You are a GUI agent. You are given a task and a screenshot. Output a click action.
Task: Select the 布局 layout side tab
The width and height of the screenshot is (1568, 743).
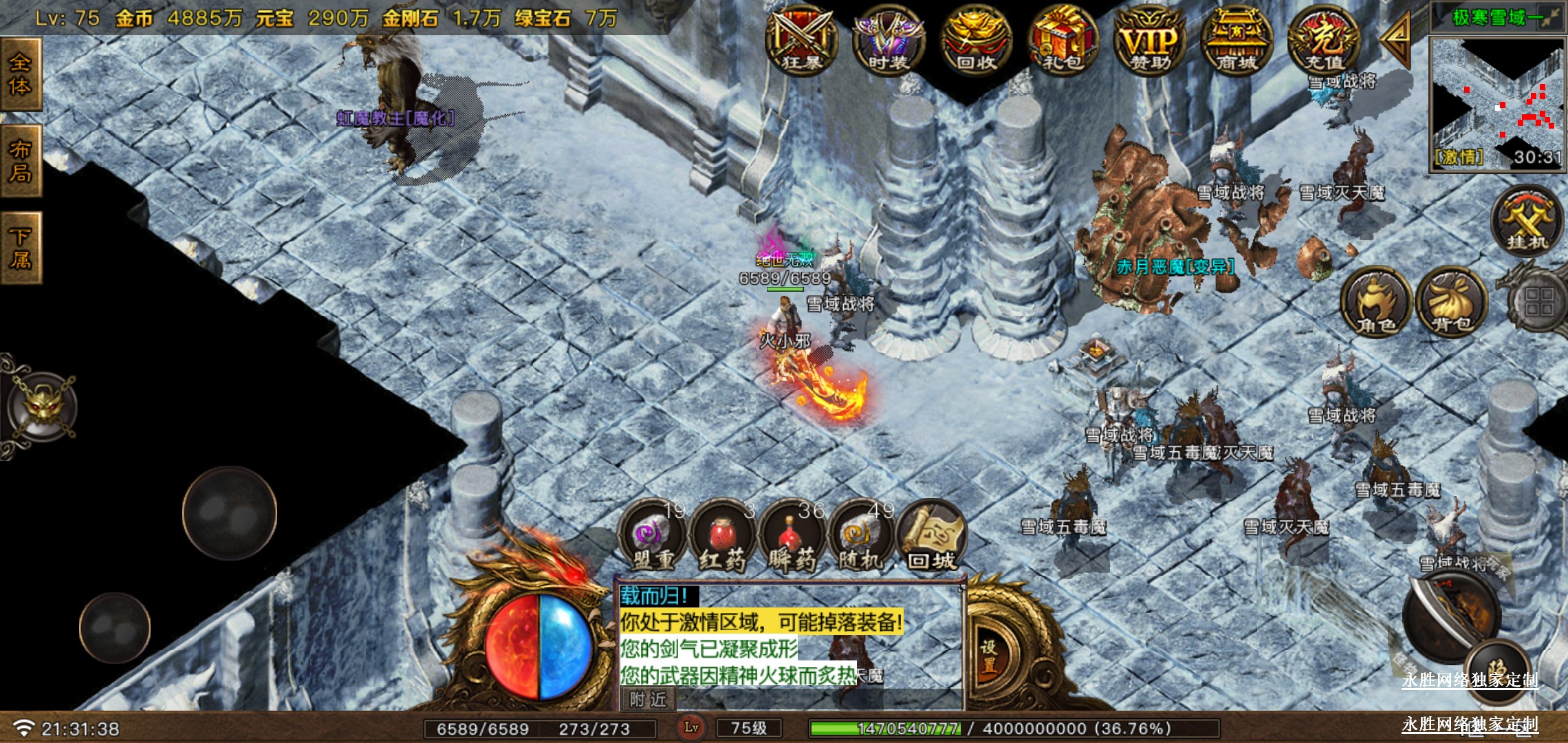point(21,162)
